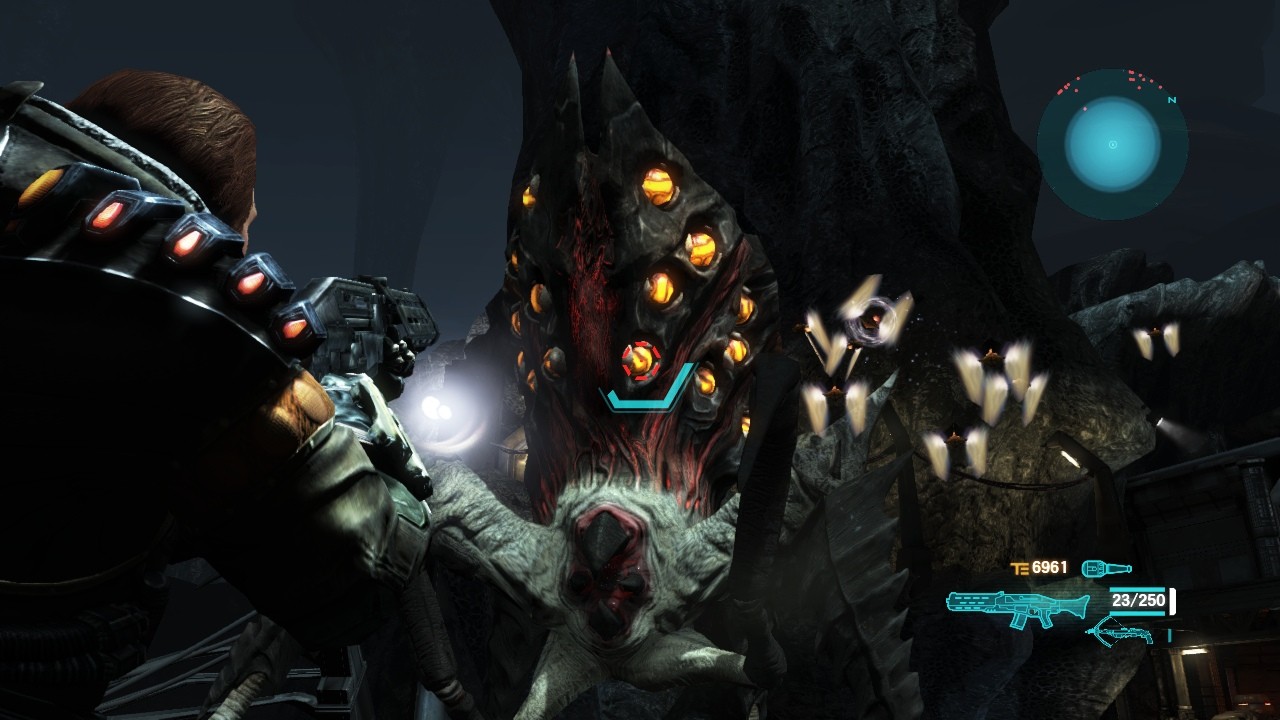Click the orange TE currency symbol

[1019, 567]
